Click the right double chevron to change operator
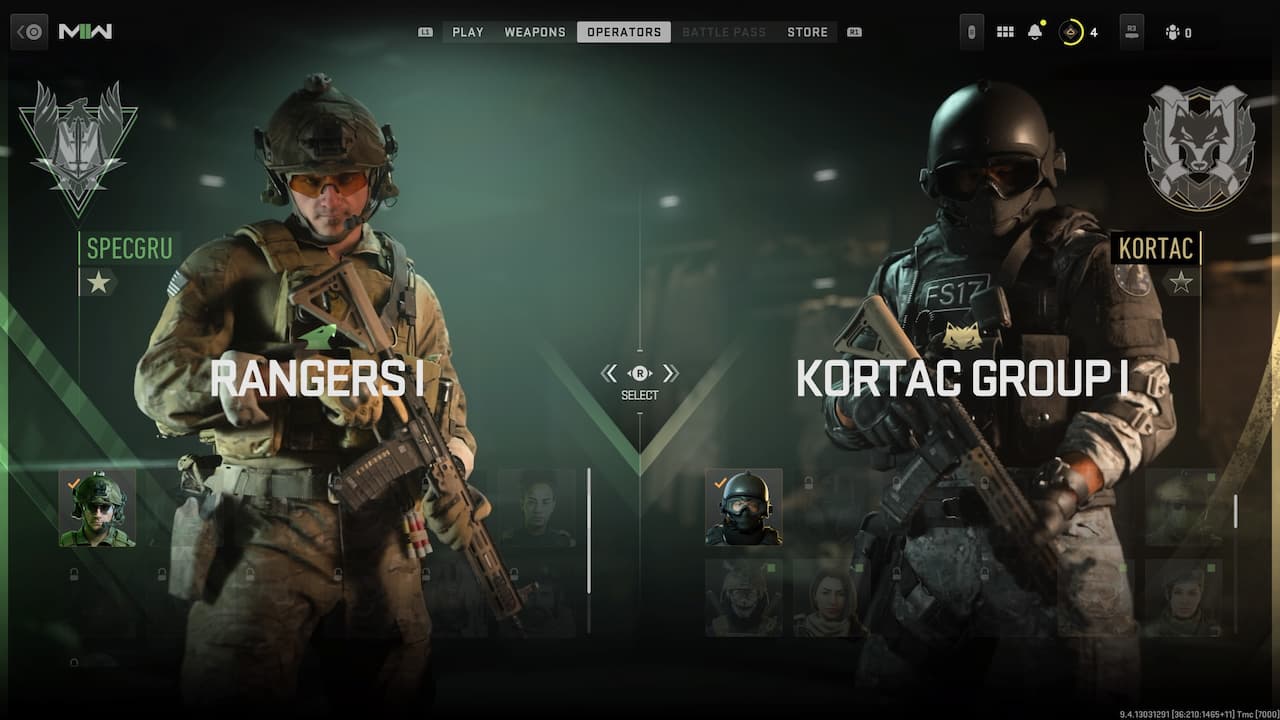This screenshot has height=720, width=1280. (x=672, y=373)
